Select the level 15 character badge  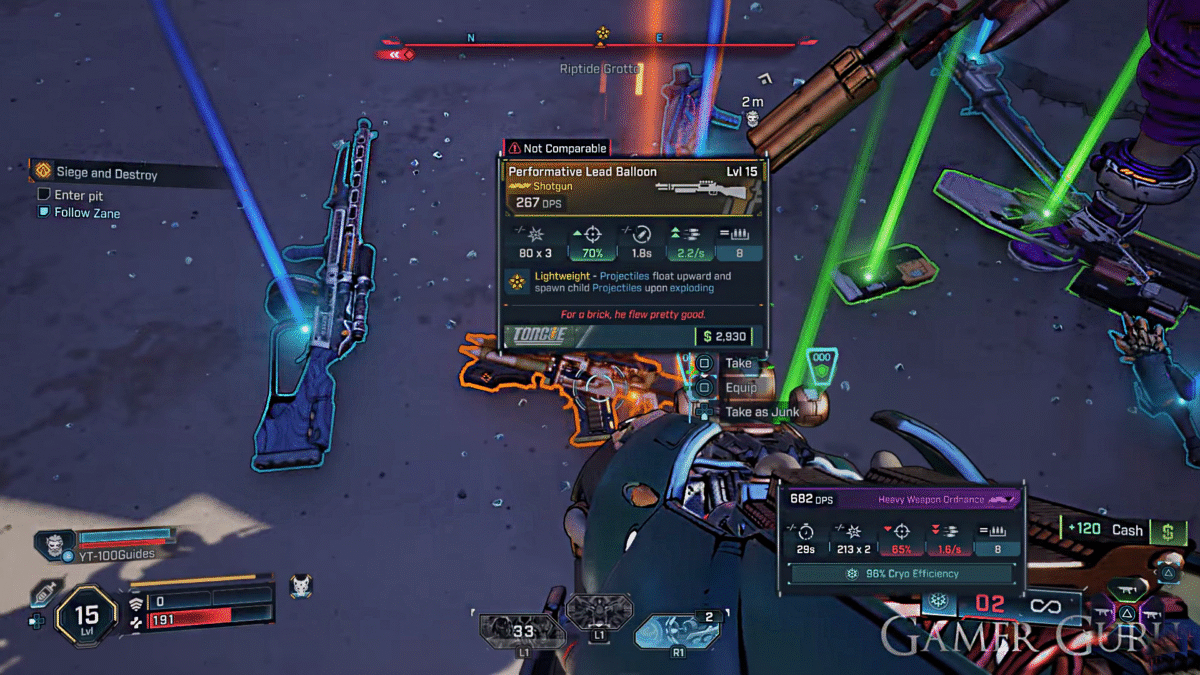pyautogui.click(x=87, y=613)
